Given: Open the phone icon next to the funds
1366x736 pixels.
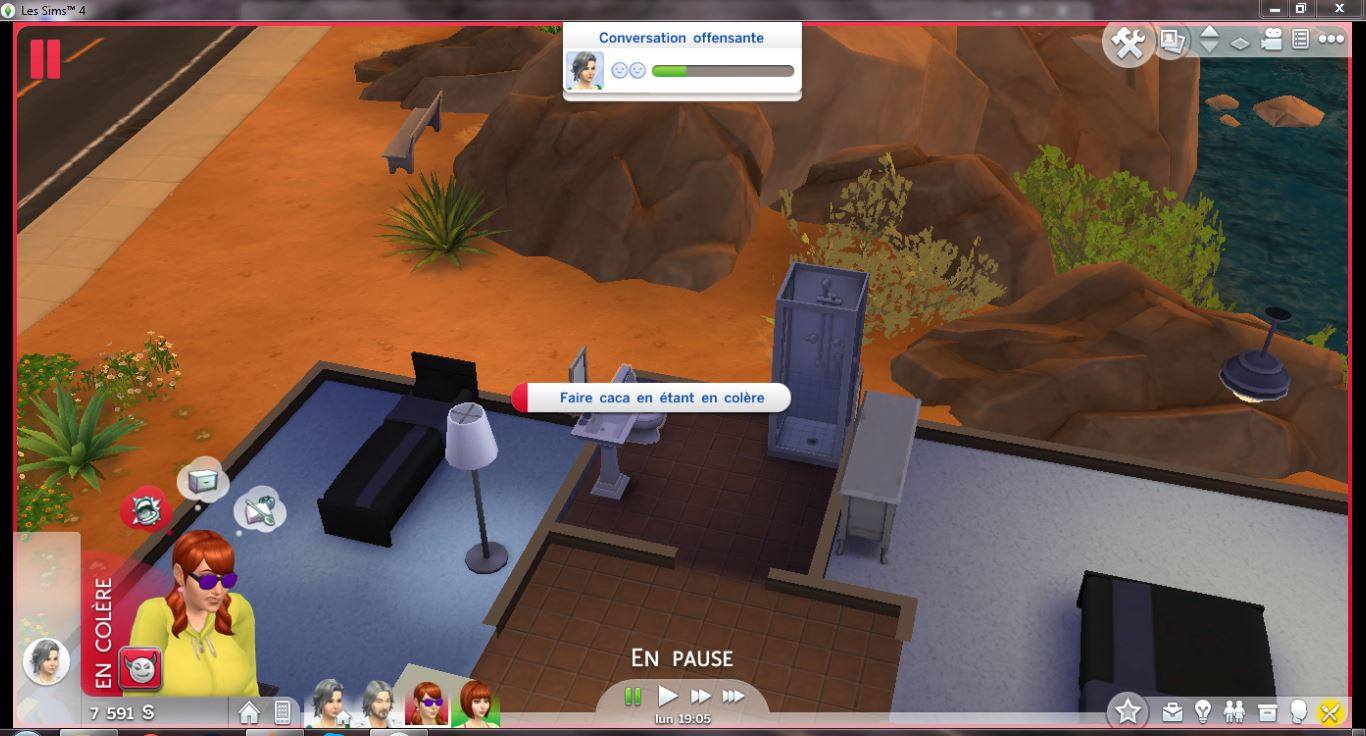Looking at the screenshot, I should pos(282,712).
